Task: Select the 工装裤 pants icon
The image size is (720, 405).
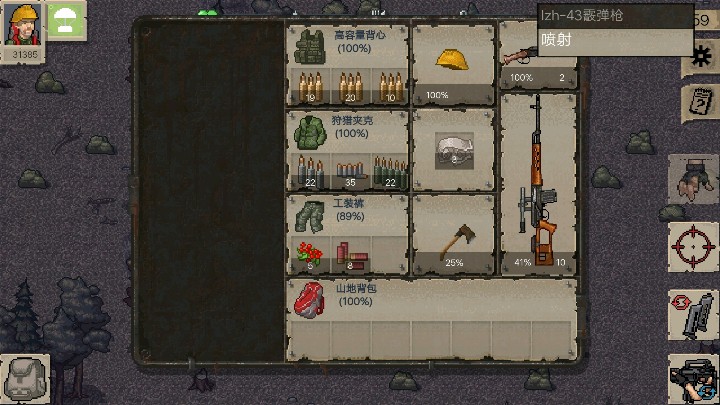Action: pos(306,214)
